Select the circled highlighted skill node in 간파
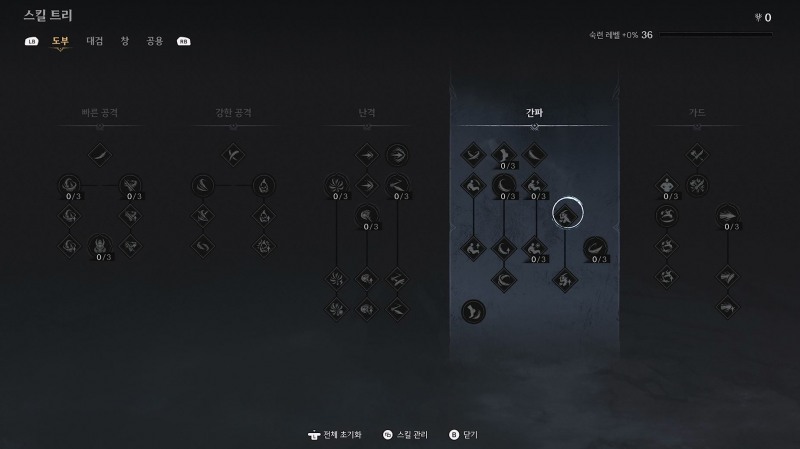The width and height of the screenshot is (800, 449). (567, 212)
